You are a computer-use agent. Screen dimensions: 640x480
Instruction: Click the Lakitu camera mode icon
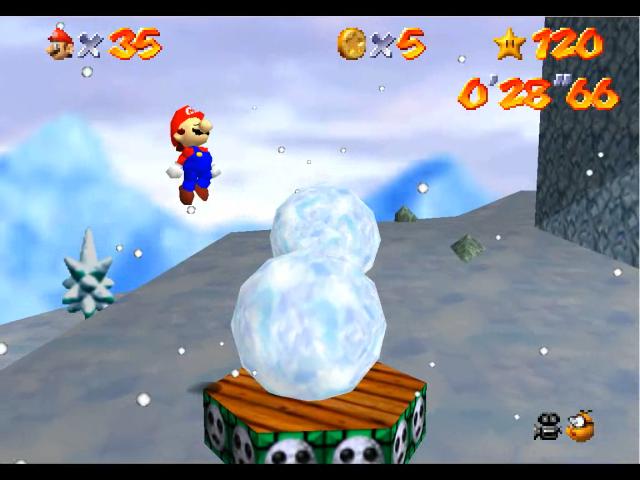pyautogui.click(x=581, y=426)
